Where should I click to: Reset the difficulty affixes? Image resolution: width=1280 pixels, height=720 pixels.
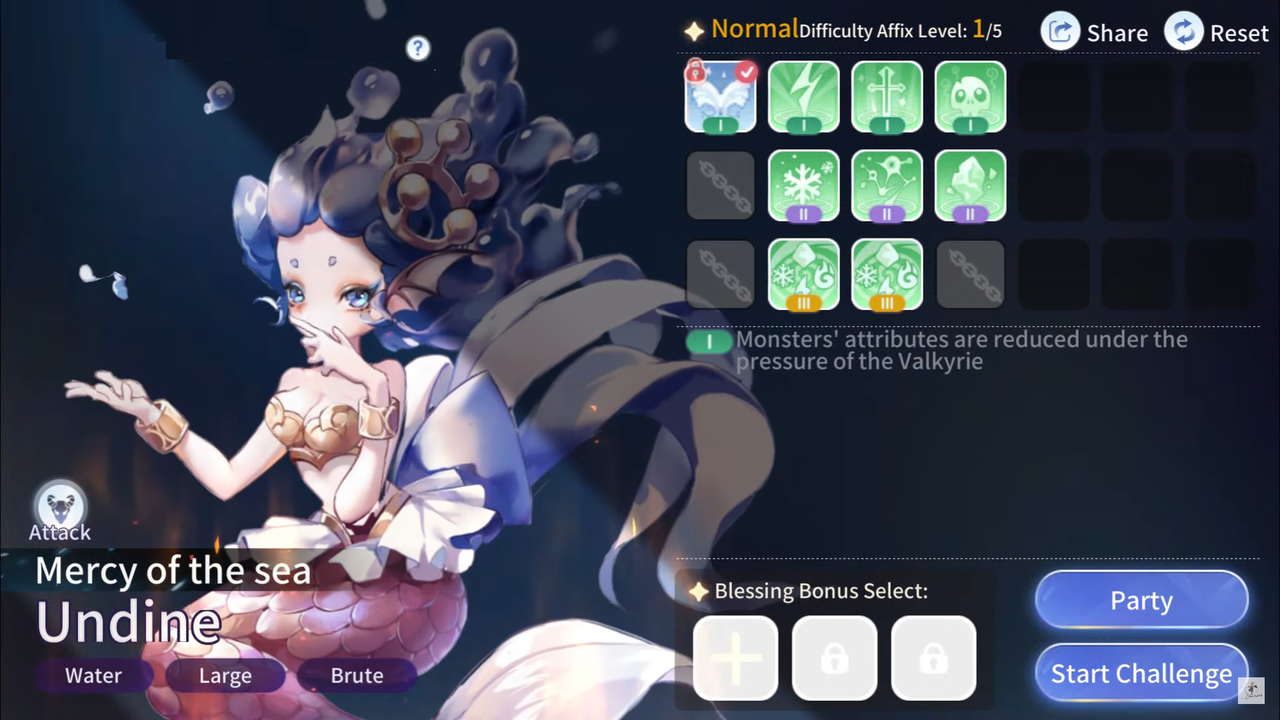click(x=1216, y=32)
